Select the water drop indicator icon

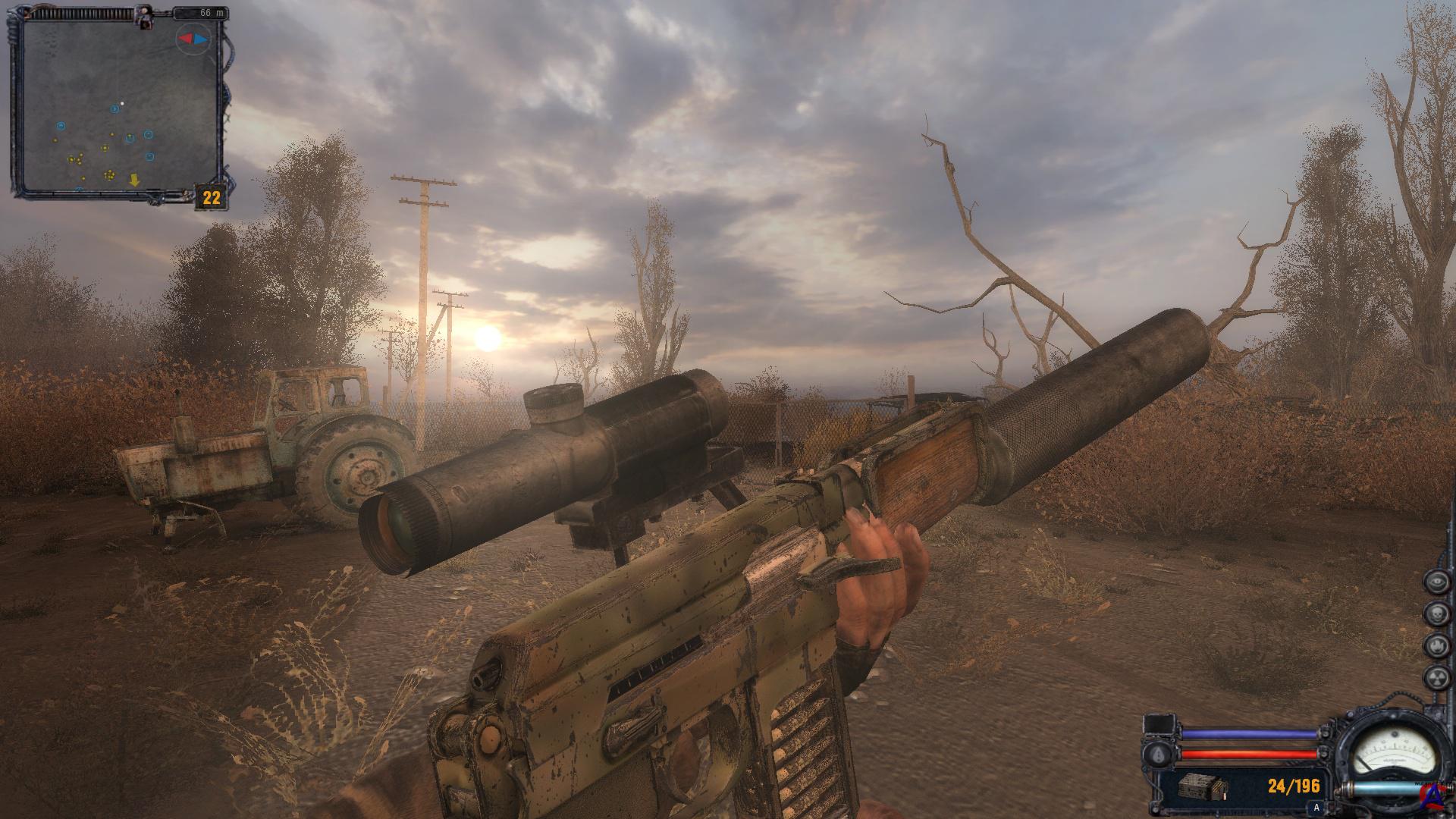[1159, 755]
